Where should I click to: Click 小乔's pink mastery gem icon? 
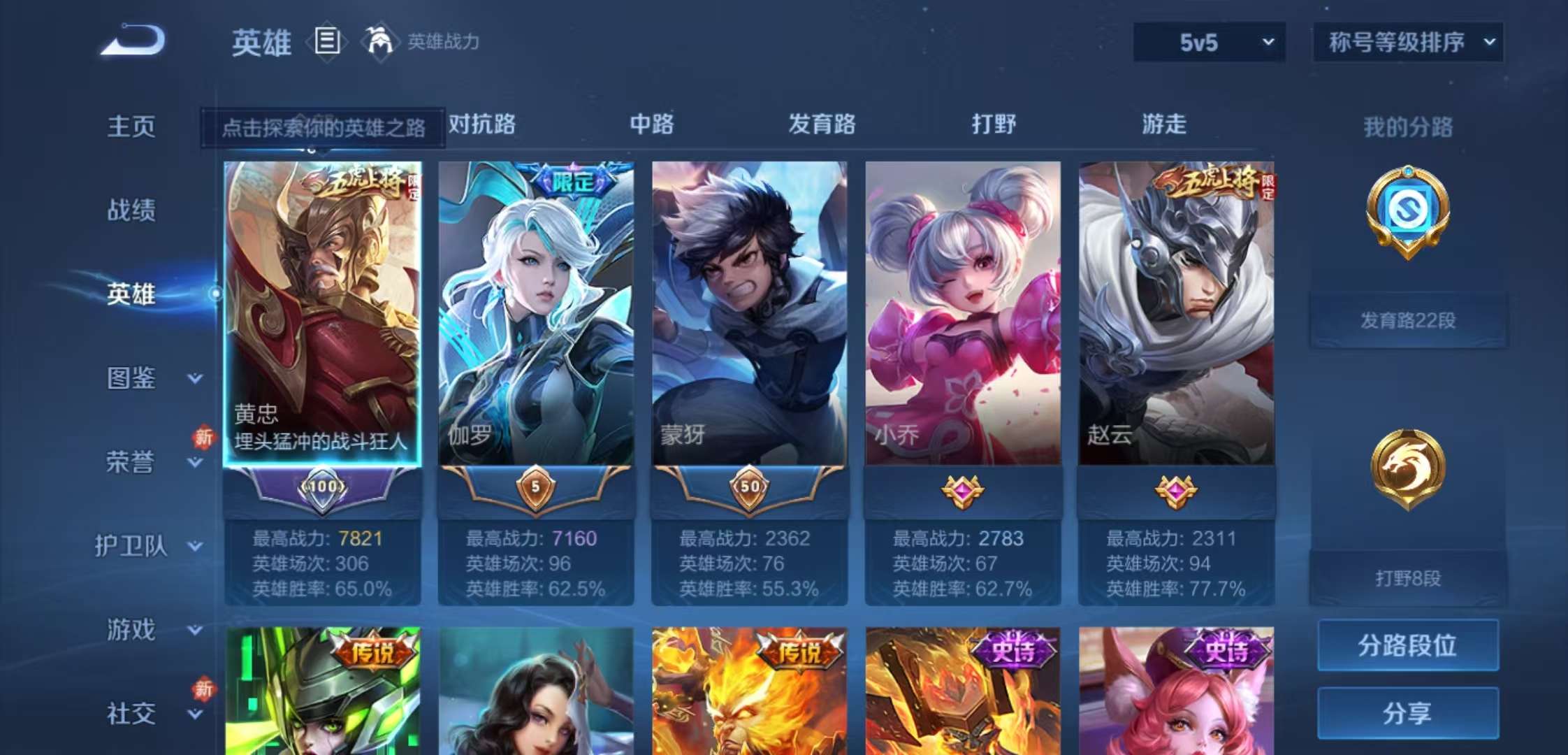[x=962, y=489]
